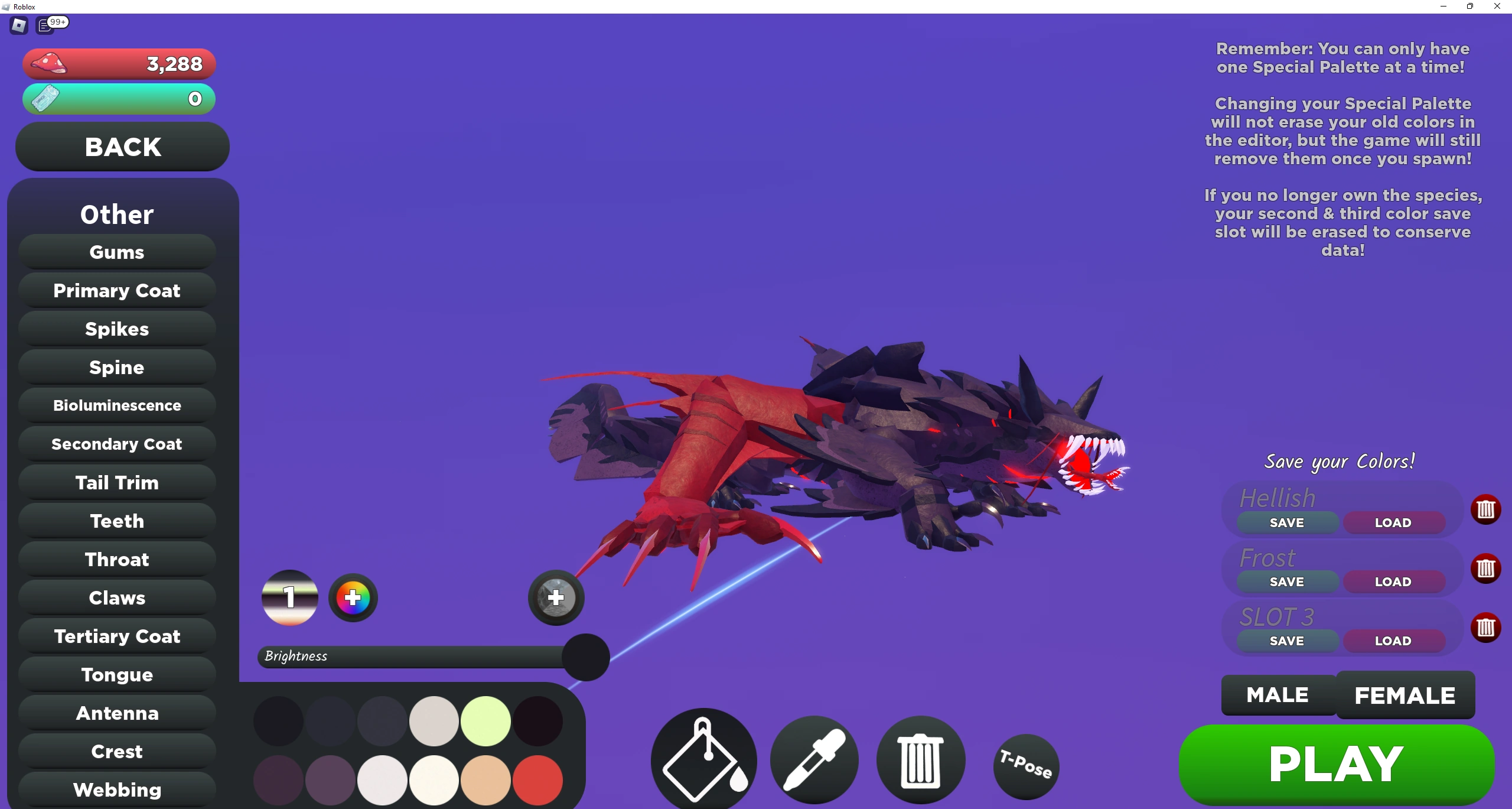Open the trash can to clear colors
The image size is (1512, 809).
tap(920, 761)
